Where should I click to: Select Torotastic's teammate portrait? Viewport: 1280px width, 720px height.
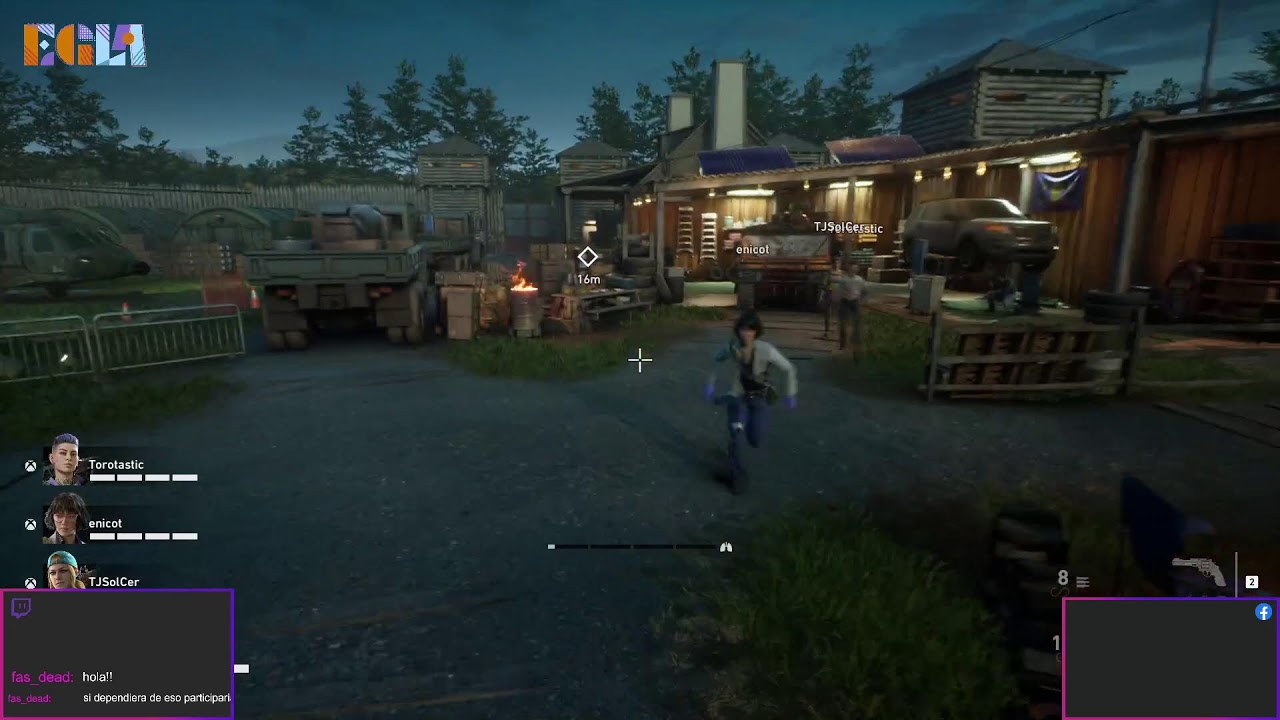[x=65, y=460]
